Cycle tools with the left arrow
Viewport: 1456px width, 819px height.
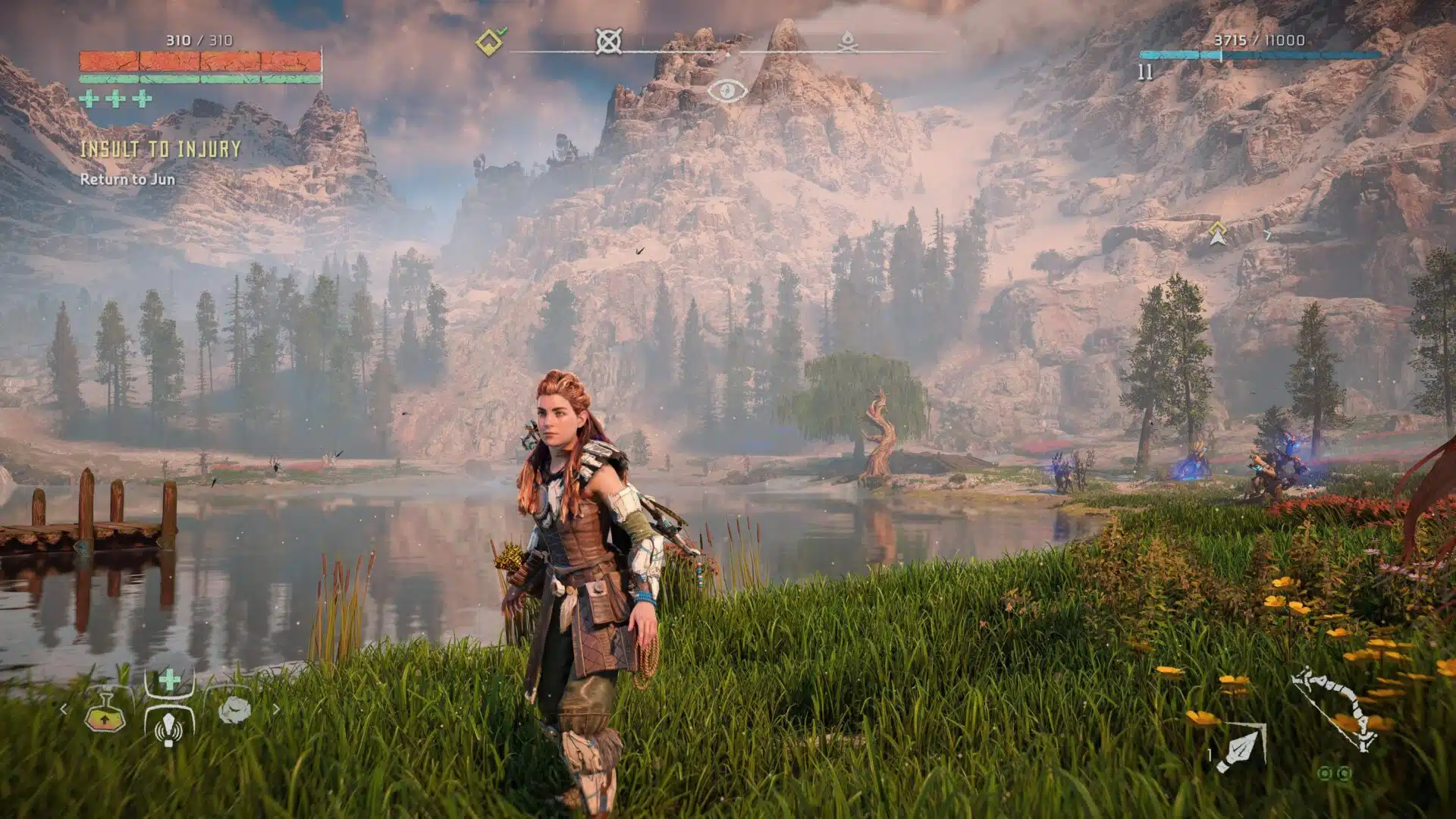click(64, 710)
